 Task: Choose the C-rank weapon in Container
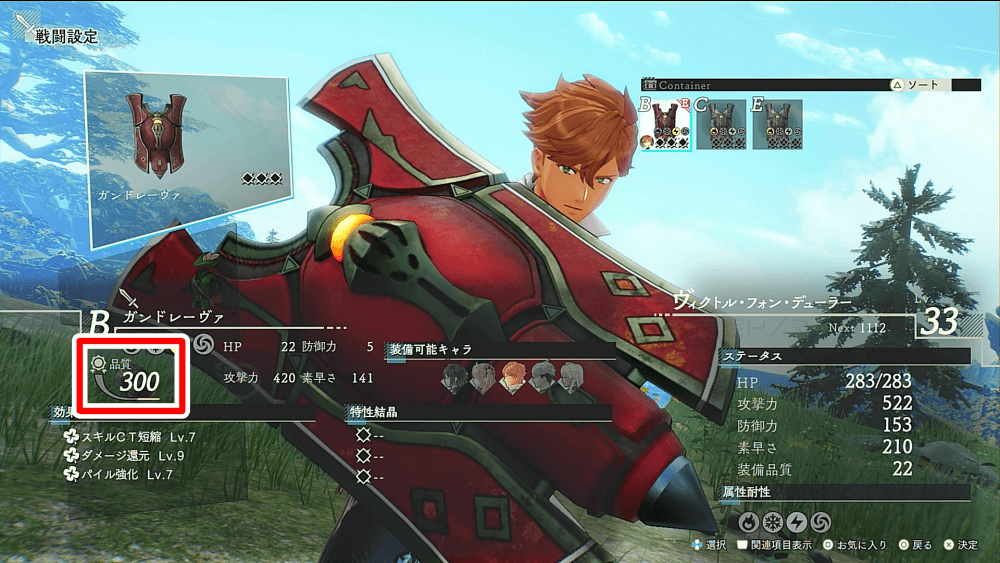click(x=721, y=124)
